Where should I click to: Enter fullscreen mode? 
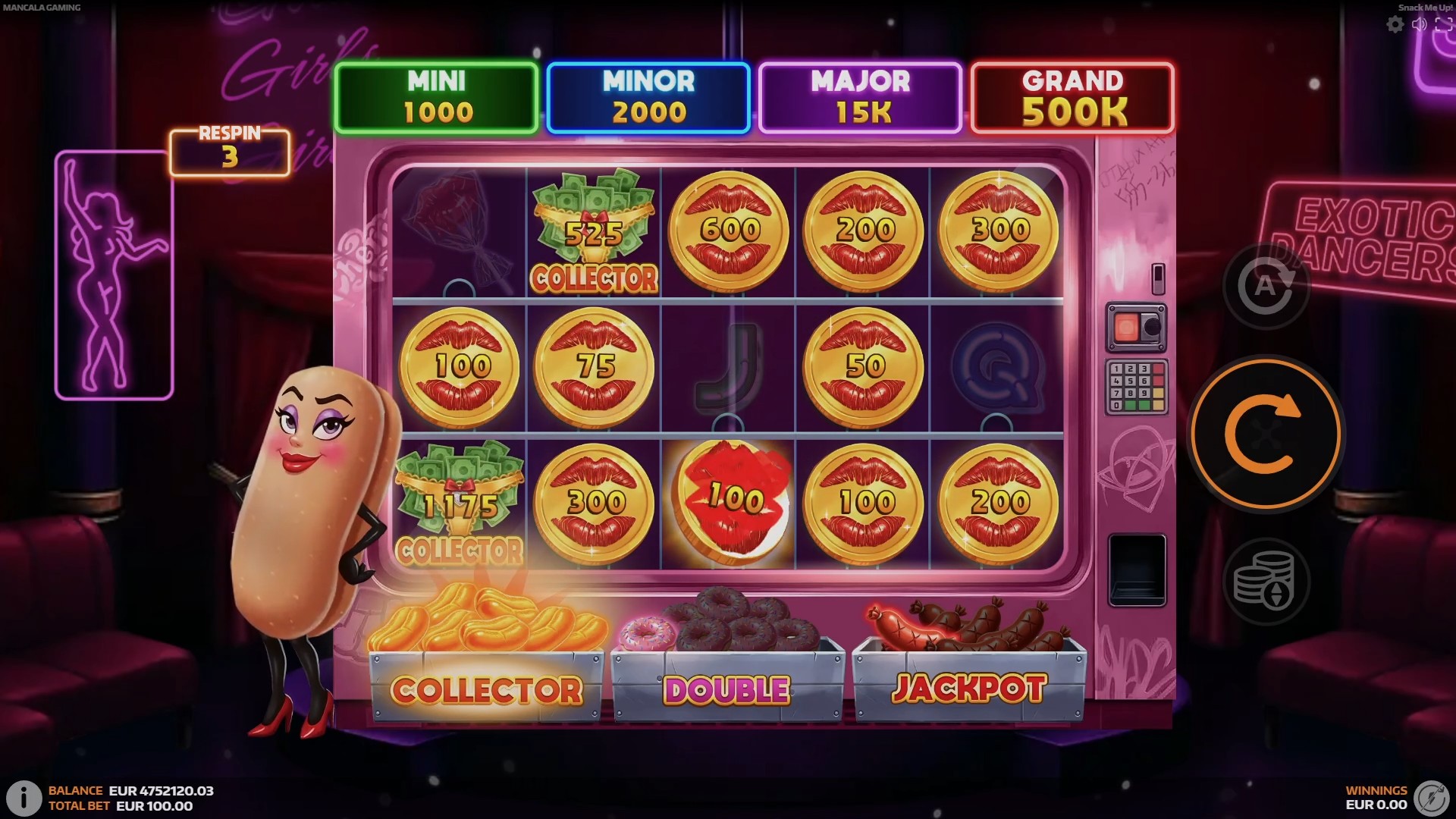click(1444, 25)
